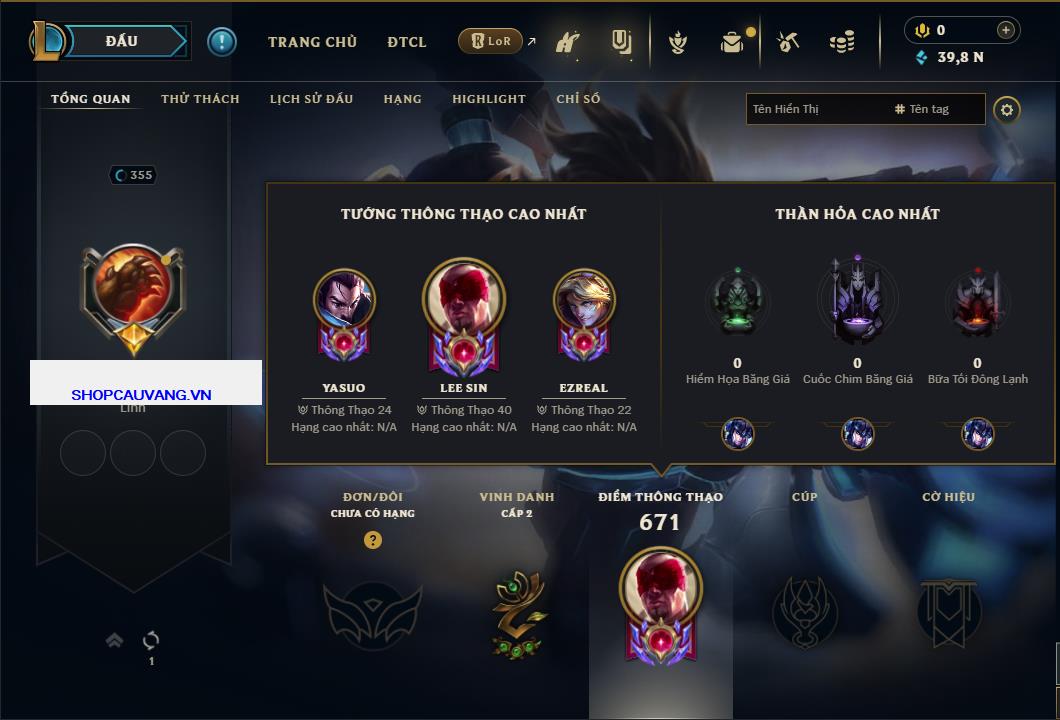Open the store coins icon
Viewport: 1060px width, 720px height.
click(842, 42)
